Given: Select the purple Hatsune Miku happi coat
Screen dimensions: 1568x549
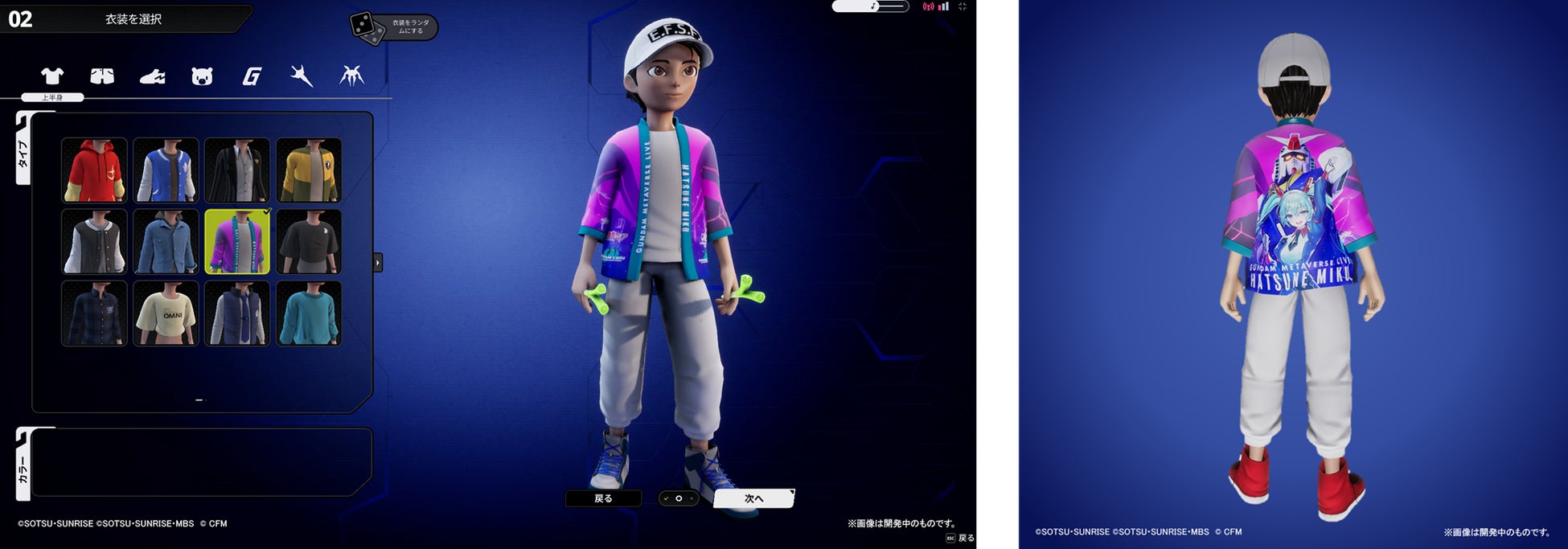Looking at the screenshot, I should 237,242.
